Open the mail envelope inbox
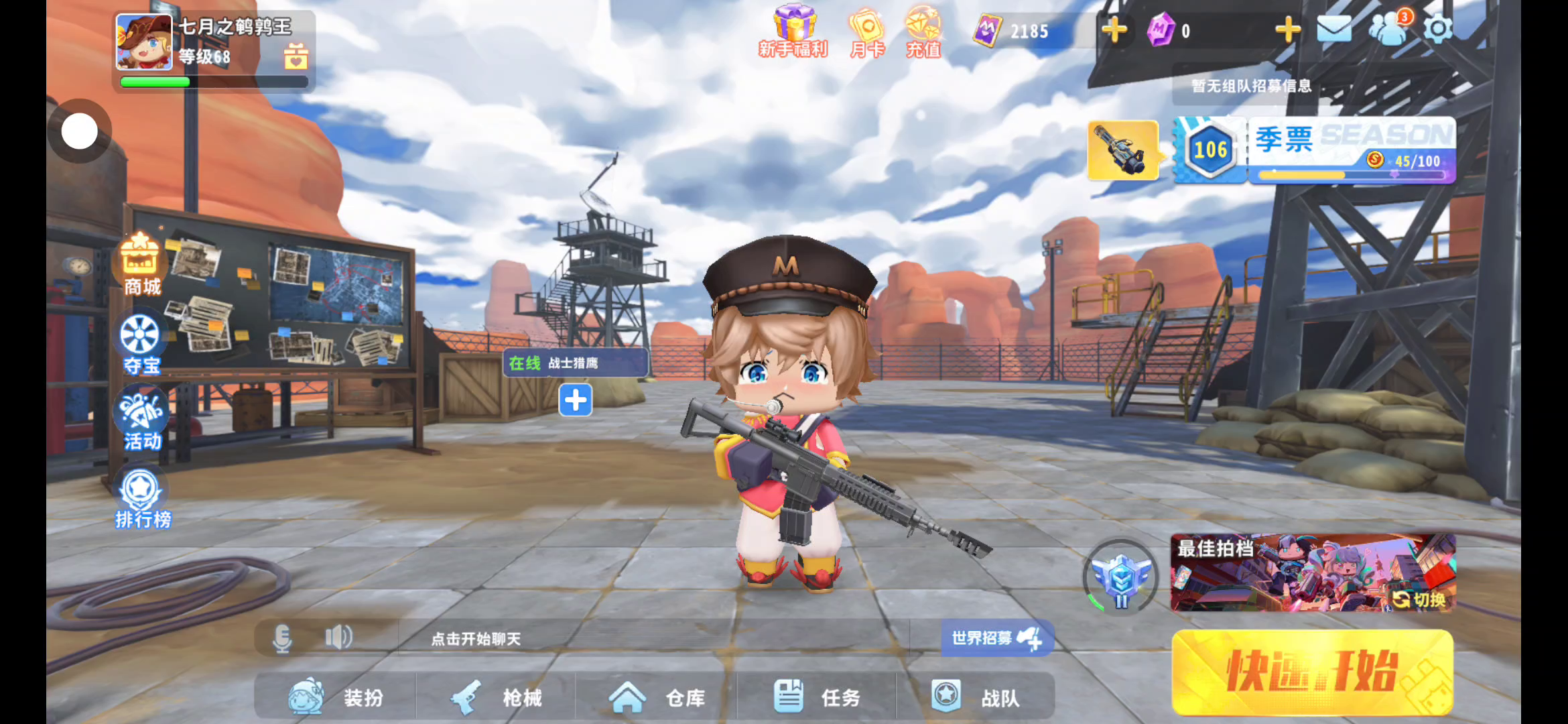 [x=1333, y=29]
